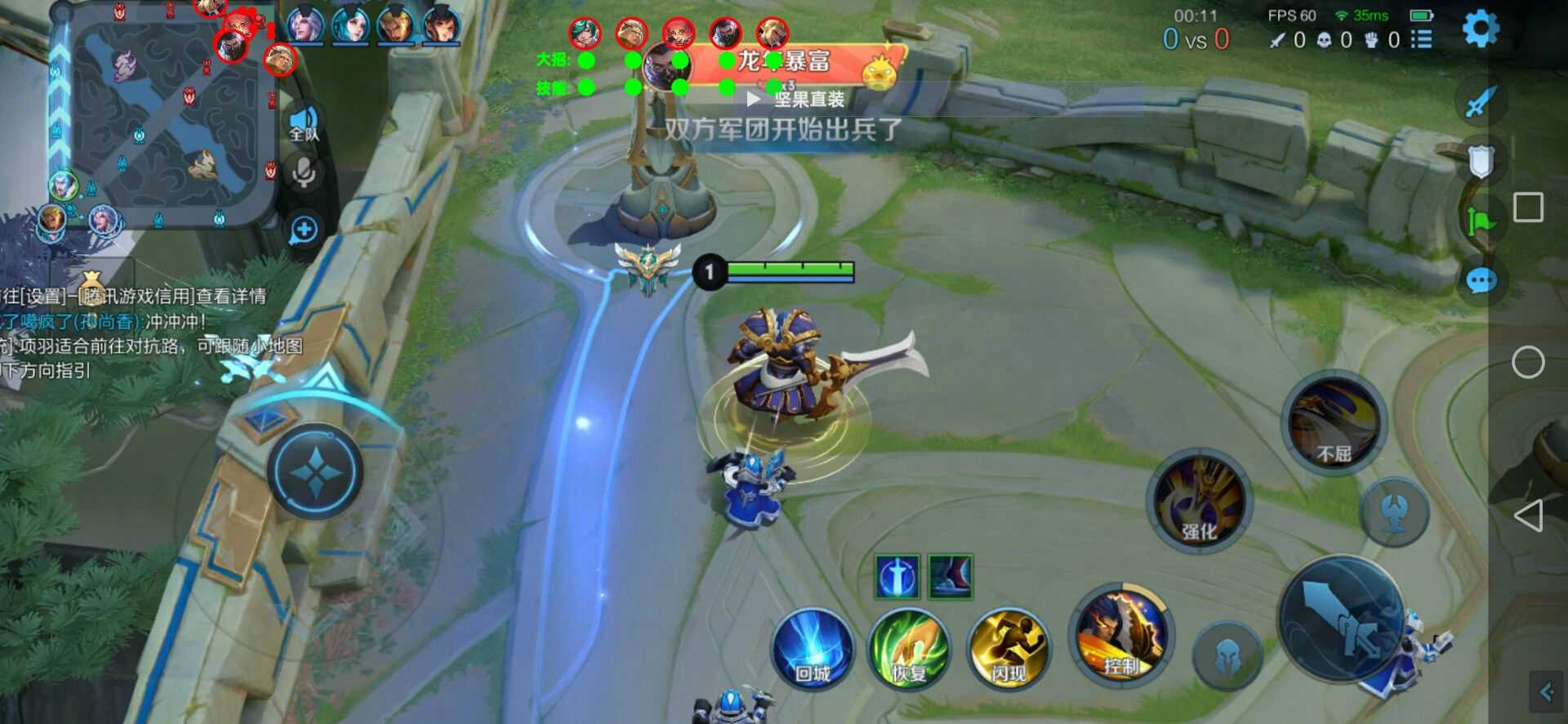
Task: Tap the 龙年暴富 event banner
Action: (x=784, y=60)
